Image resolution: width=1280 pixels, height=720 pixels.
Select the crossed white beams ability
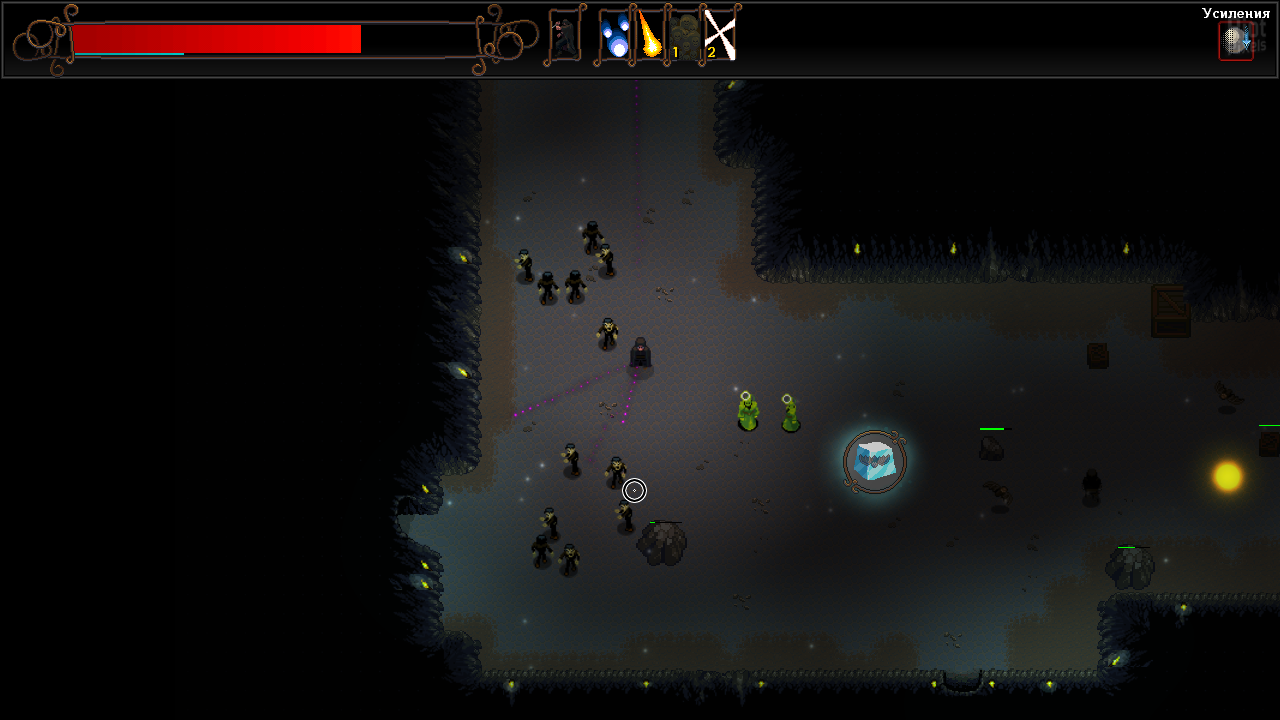click(719, 36)
